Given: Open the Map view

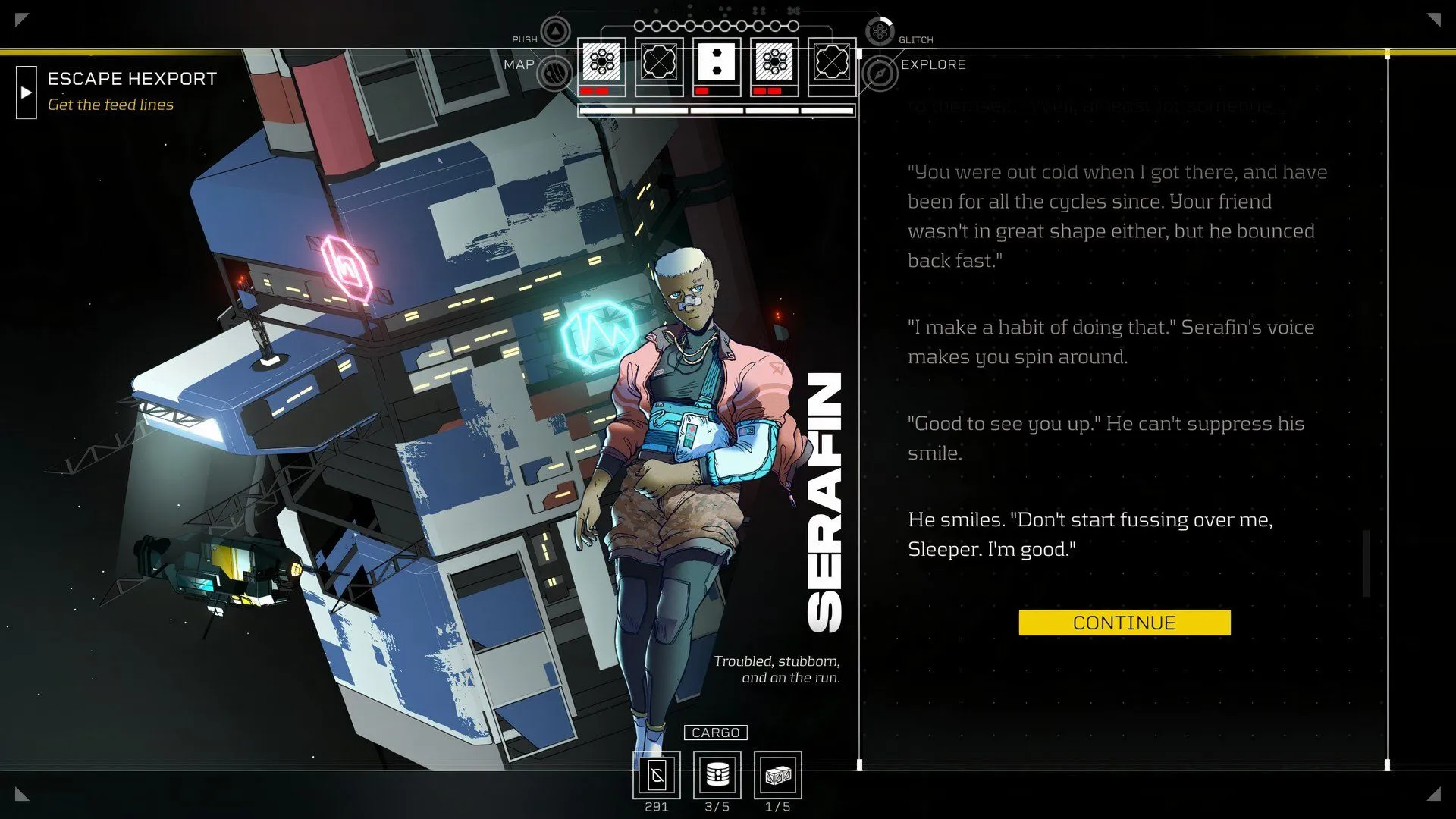Looking at the screenshot, I should pyautogui.click(x=555, y=74).
